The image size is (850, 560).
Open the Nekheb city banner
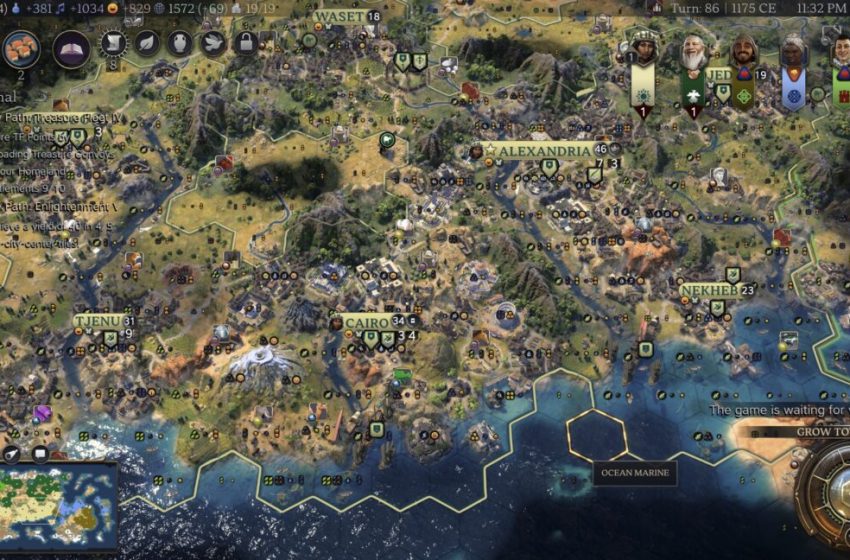pos(709,290)
